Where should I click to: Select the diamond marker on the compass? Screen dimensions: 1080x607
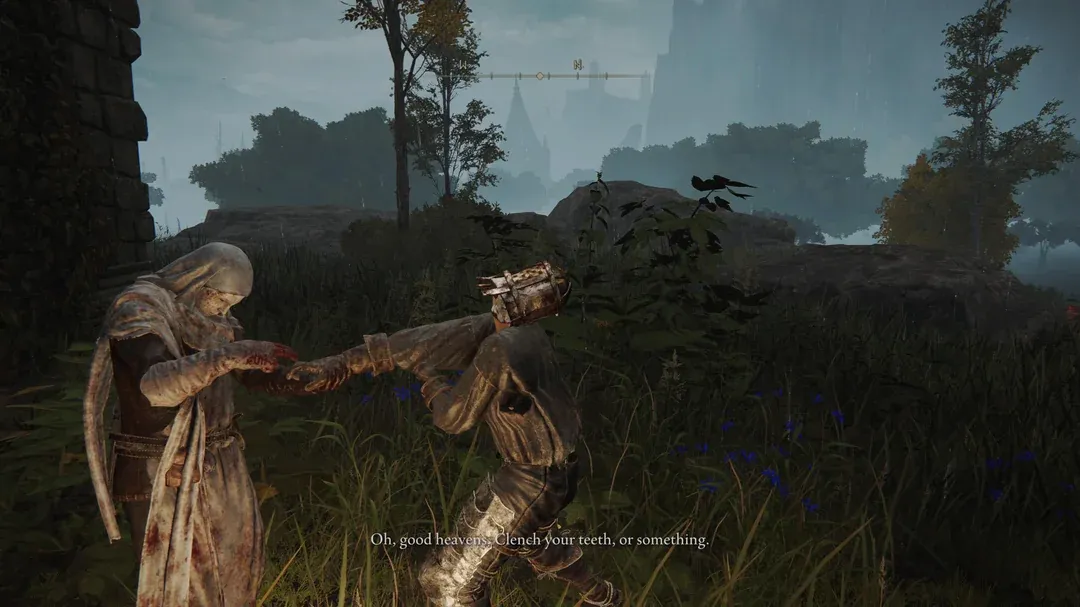[x=540, y=75]
